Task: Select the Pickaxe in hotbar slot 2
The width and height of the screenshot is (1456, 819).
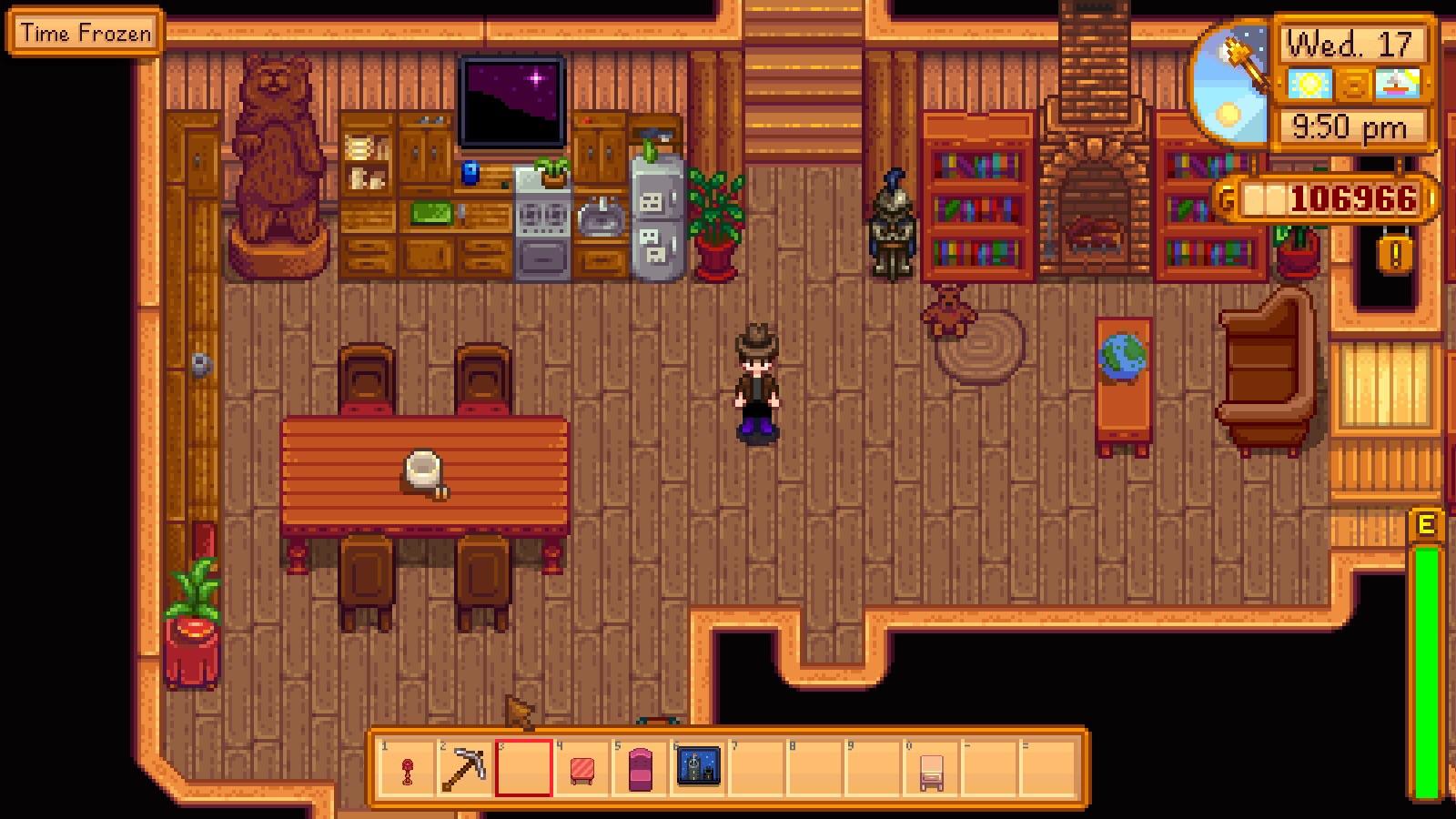Action: pyautogui.click(x=466, y=769)
